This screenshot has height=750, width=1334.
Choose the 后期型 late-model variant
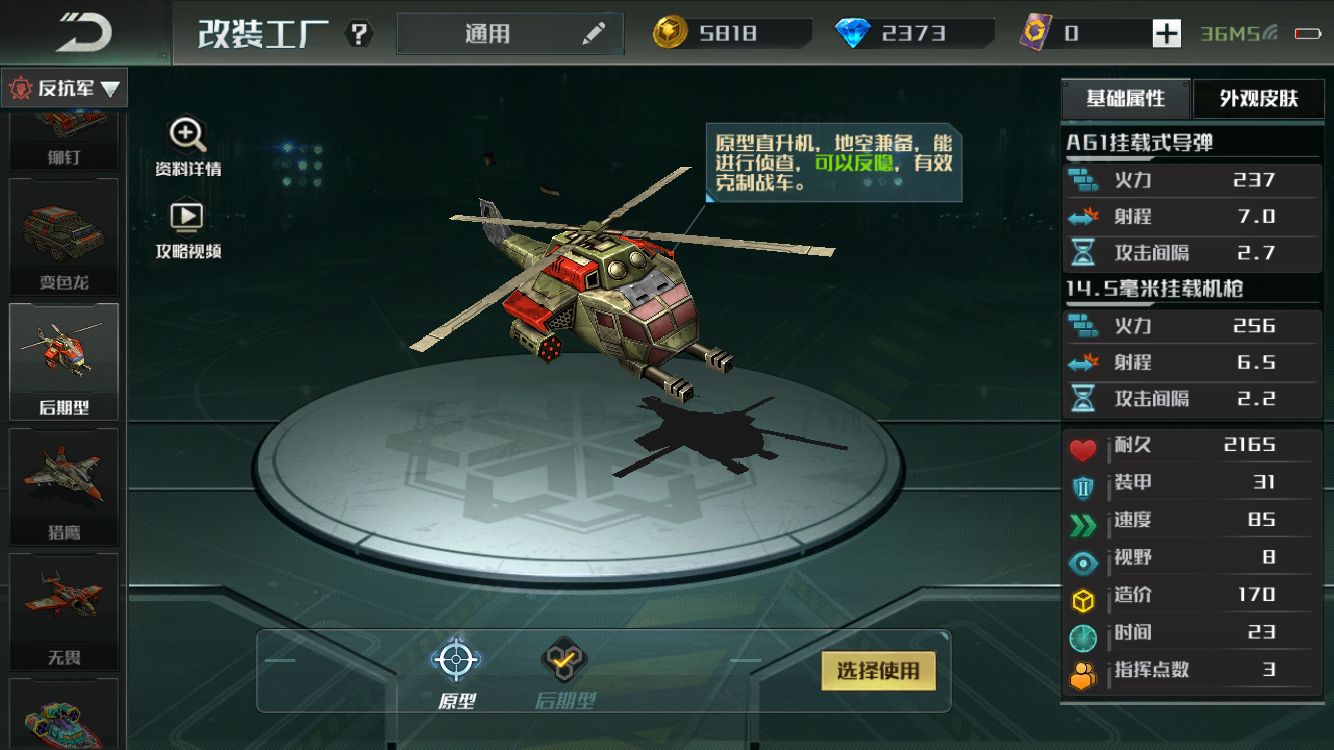click(x=565, y=672)
